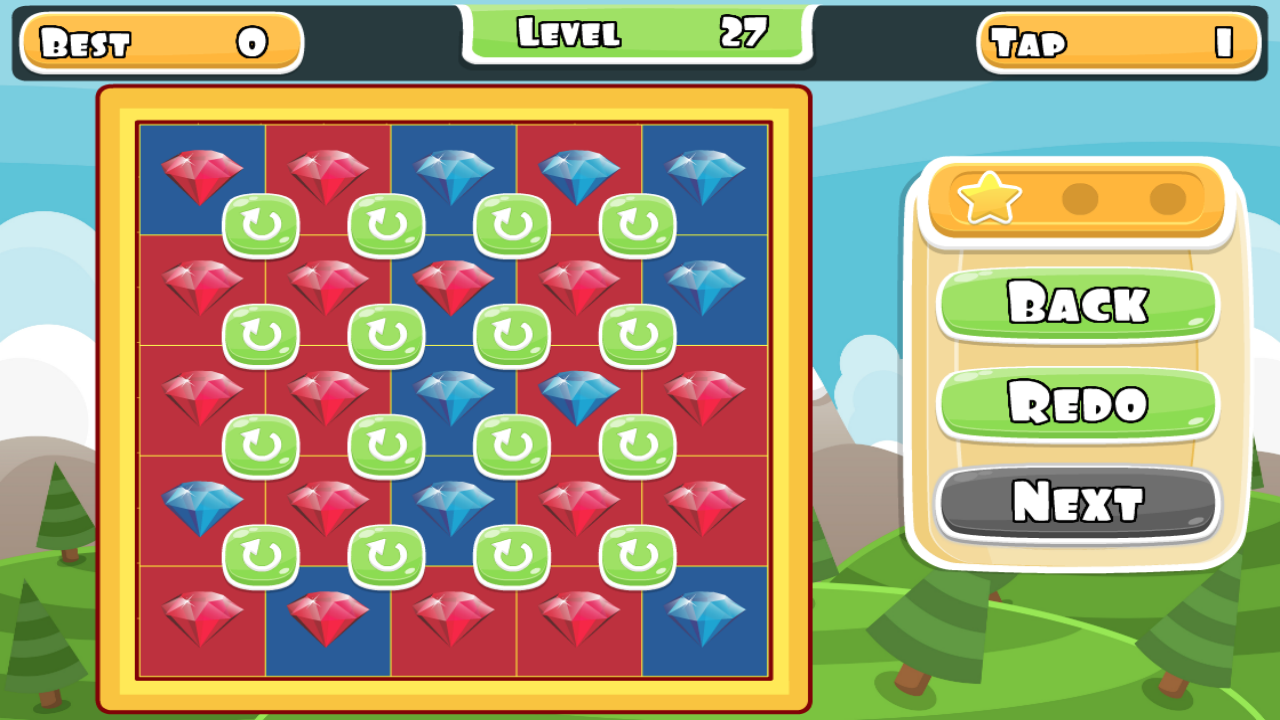Screen dimensions: 1280x720
Task: Tap the blue diamond in the bottom-right corner
Action: tap(702, 618)
